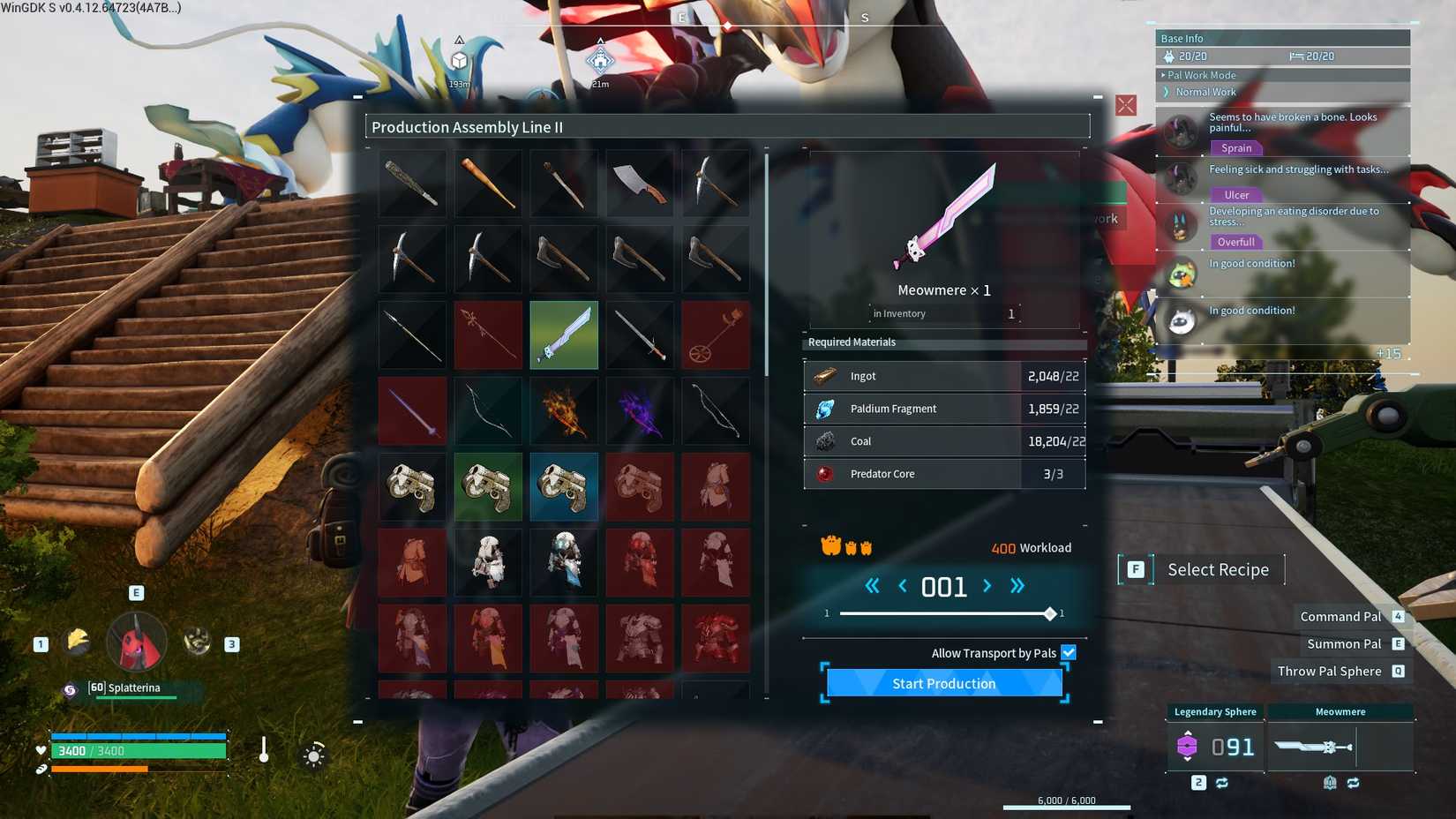The width and height of the screenshot is (1456, 819).
Task: Click the Predator Core material icon
Action: coord(826,474)
